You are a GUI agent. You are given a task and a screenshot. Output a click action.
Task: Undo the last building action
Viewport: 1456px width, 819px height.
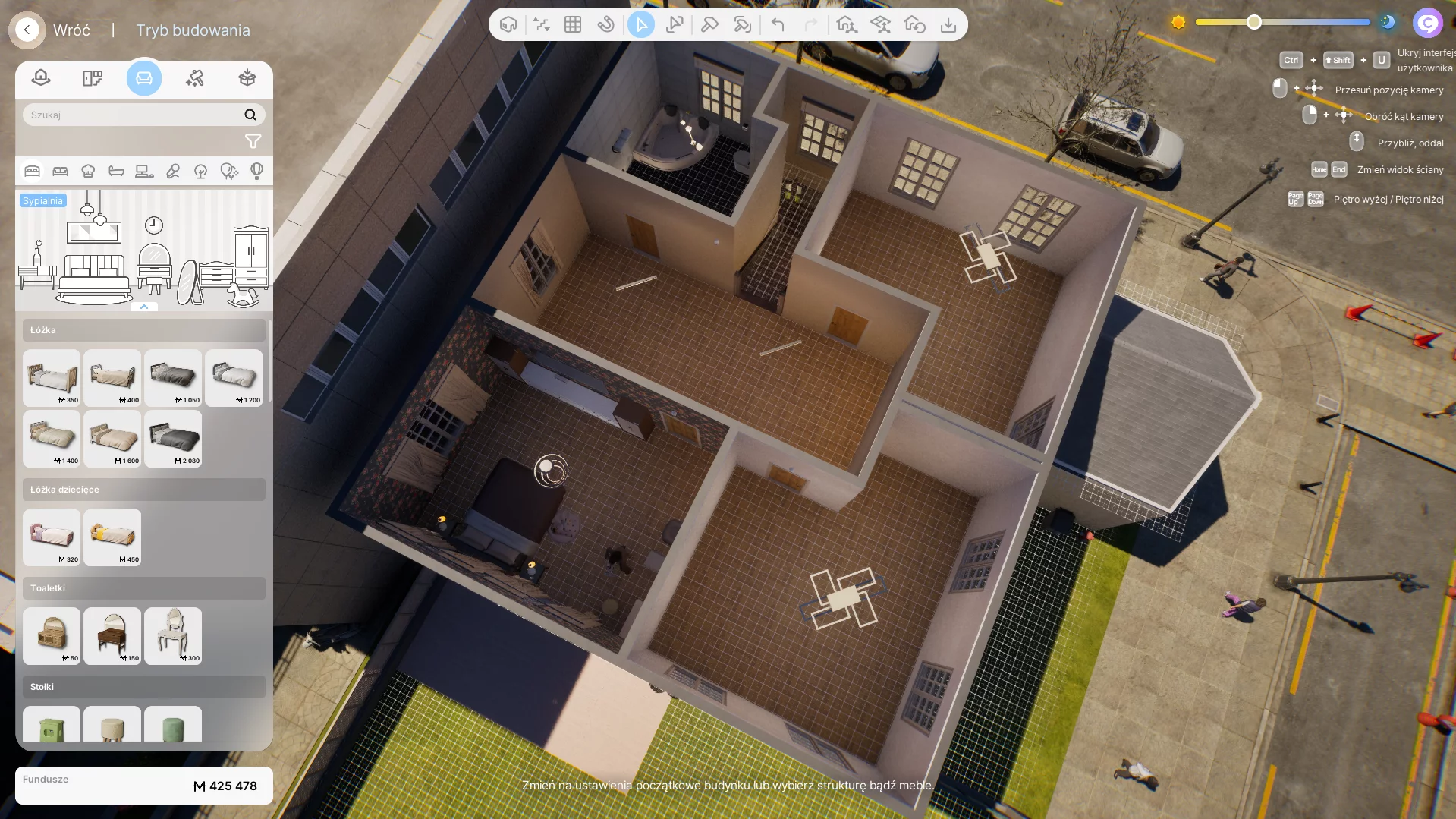coord(778,25)
